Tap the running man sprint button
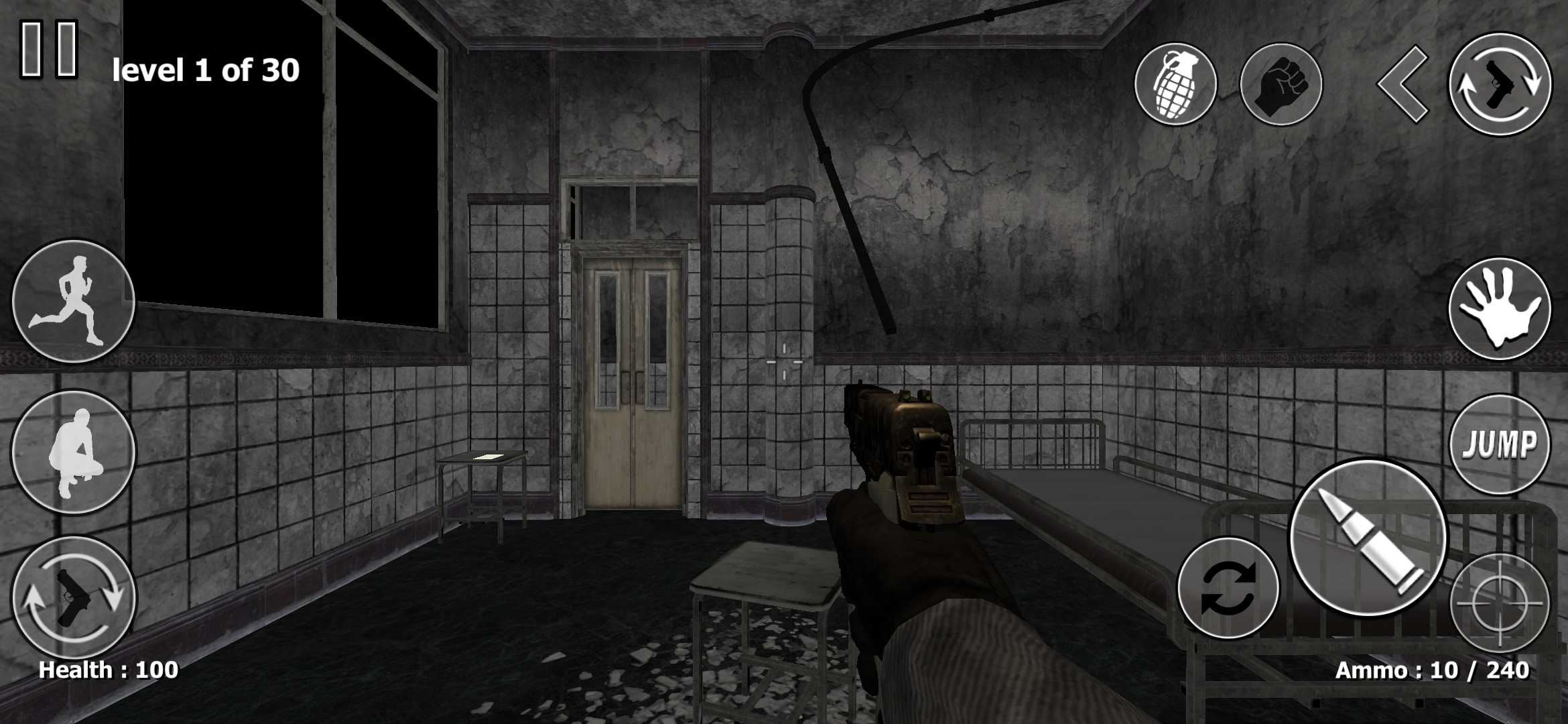The height and width of the screenshot is (724, 1568). (x=74, y=302)
